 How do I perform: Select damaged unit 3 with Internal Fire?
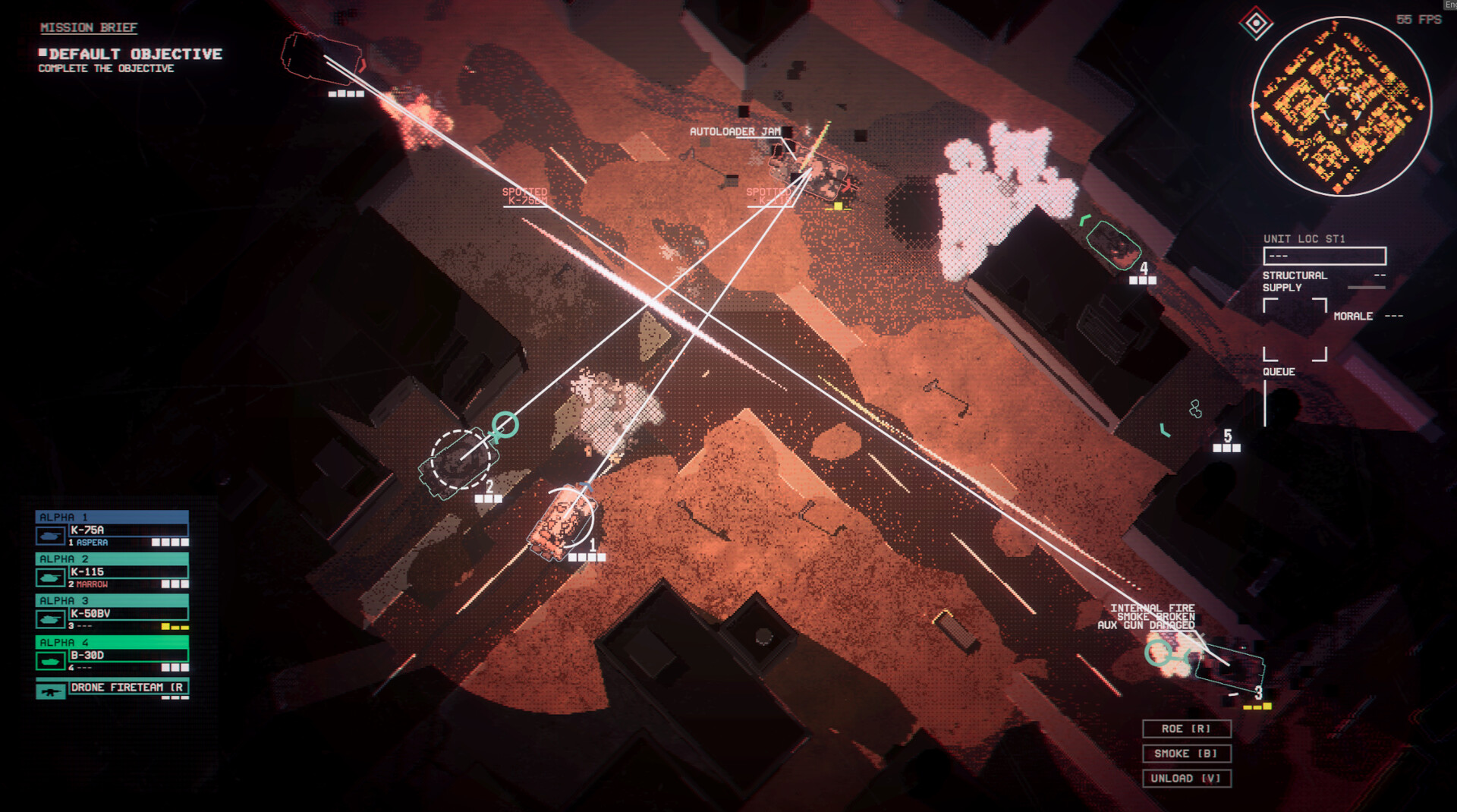1229,666
